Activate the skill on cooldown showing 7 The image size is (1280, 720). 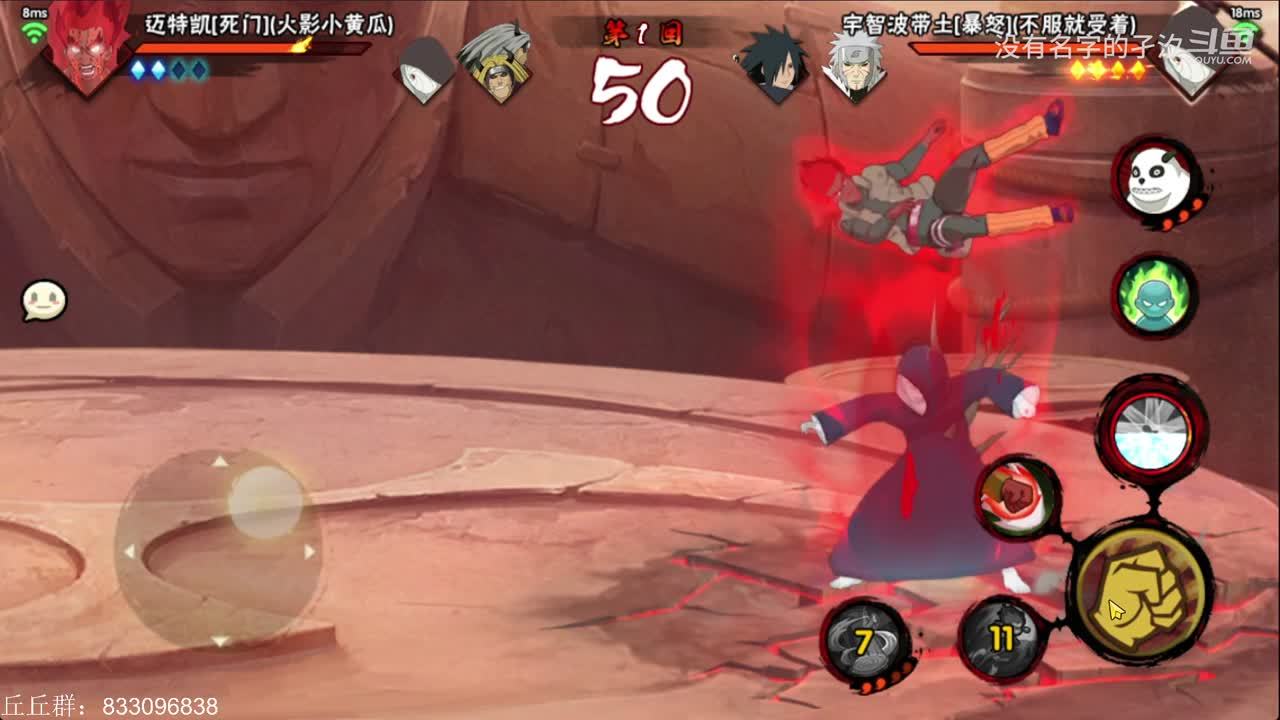tap(865, 641)
